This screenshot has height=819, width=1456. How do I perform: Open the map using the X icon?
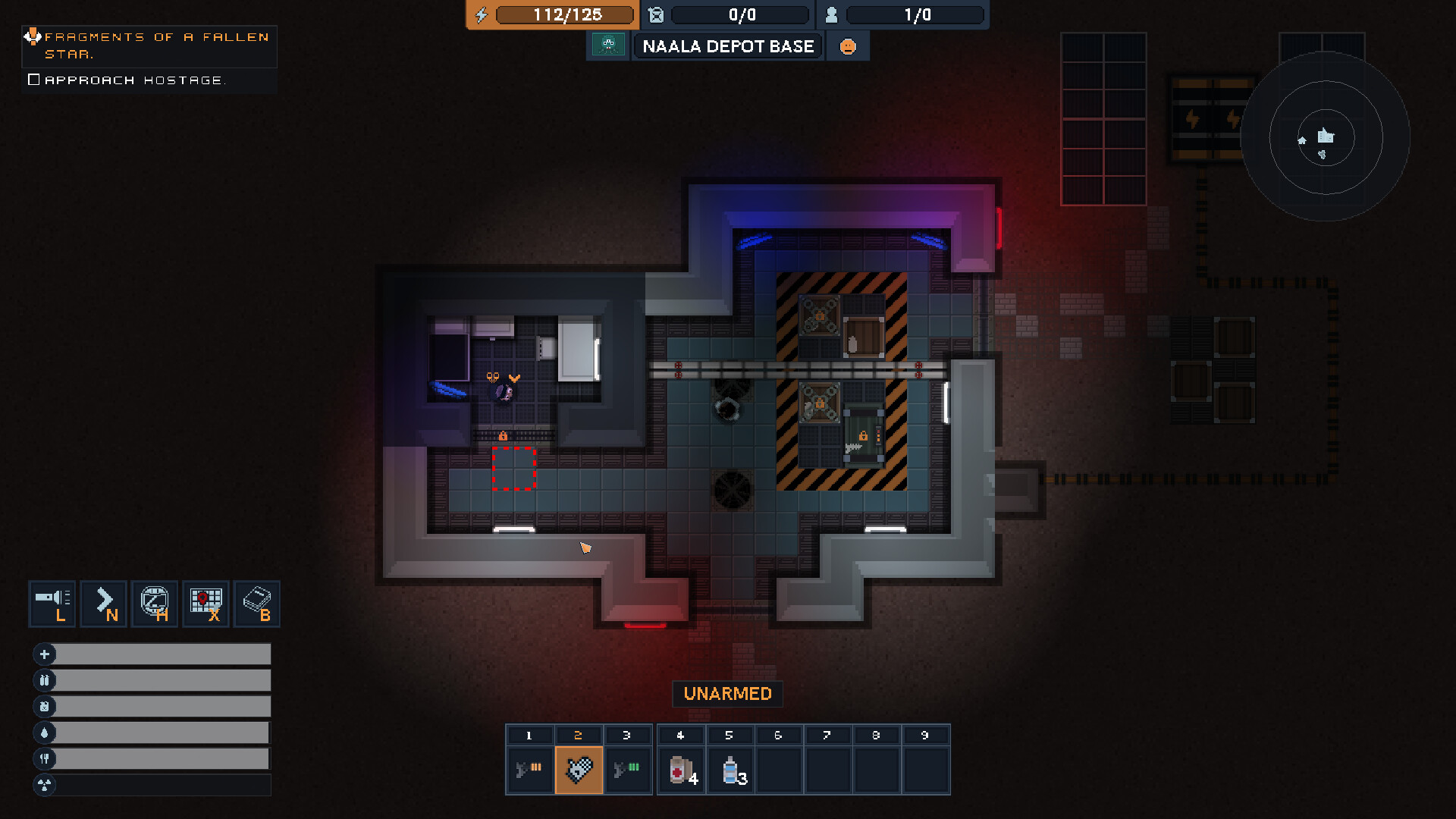coord(205,604)
